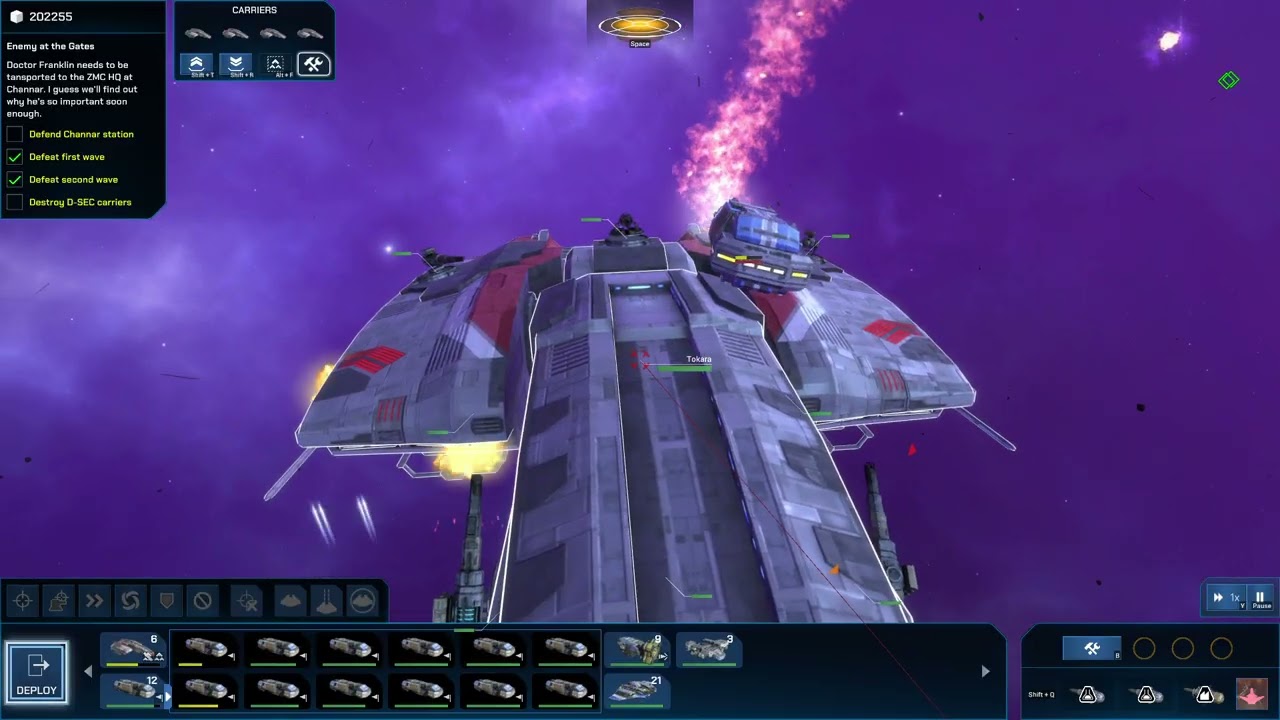Select the squadron group showing 12 units

(133, 689)
